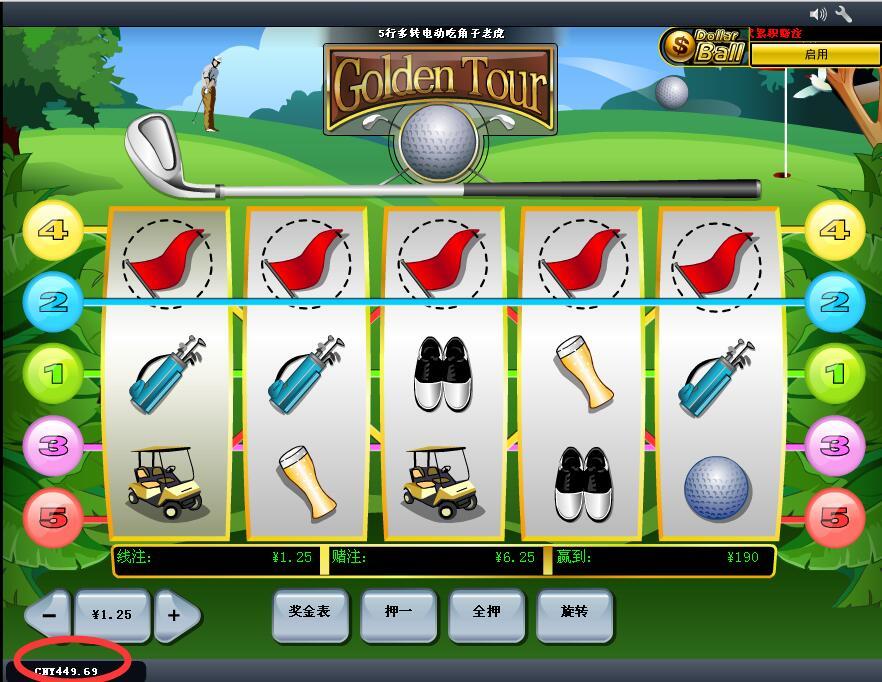Raise the line bet with the plus button
The width and height of the screenshot is (882, 682).
point(174,615)
